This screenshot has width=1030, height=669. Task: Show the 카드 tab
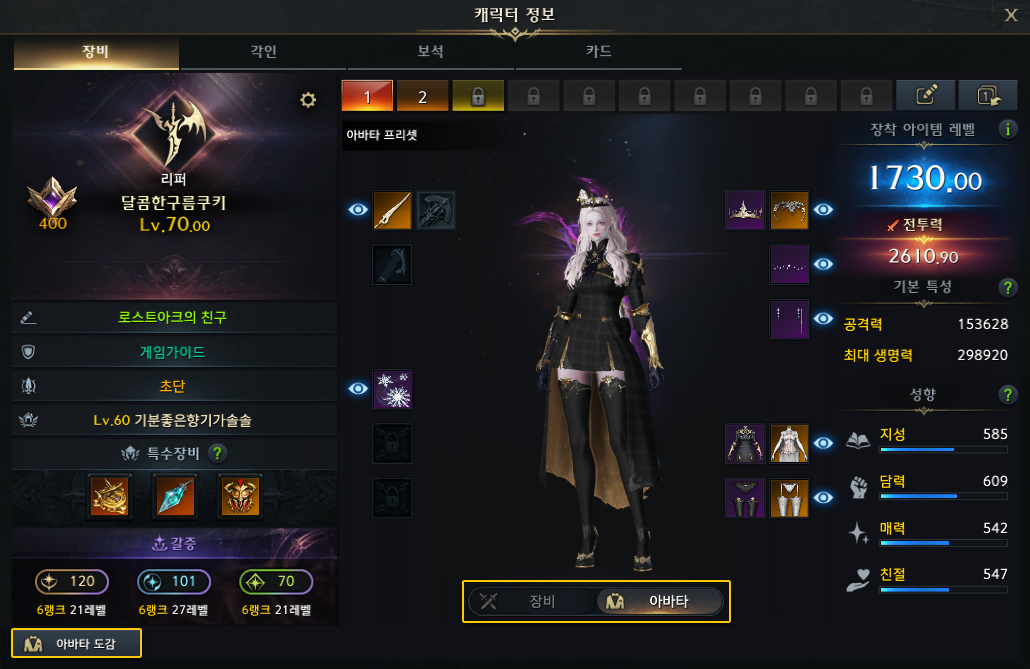click(598, 52)
